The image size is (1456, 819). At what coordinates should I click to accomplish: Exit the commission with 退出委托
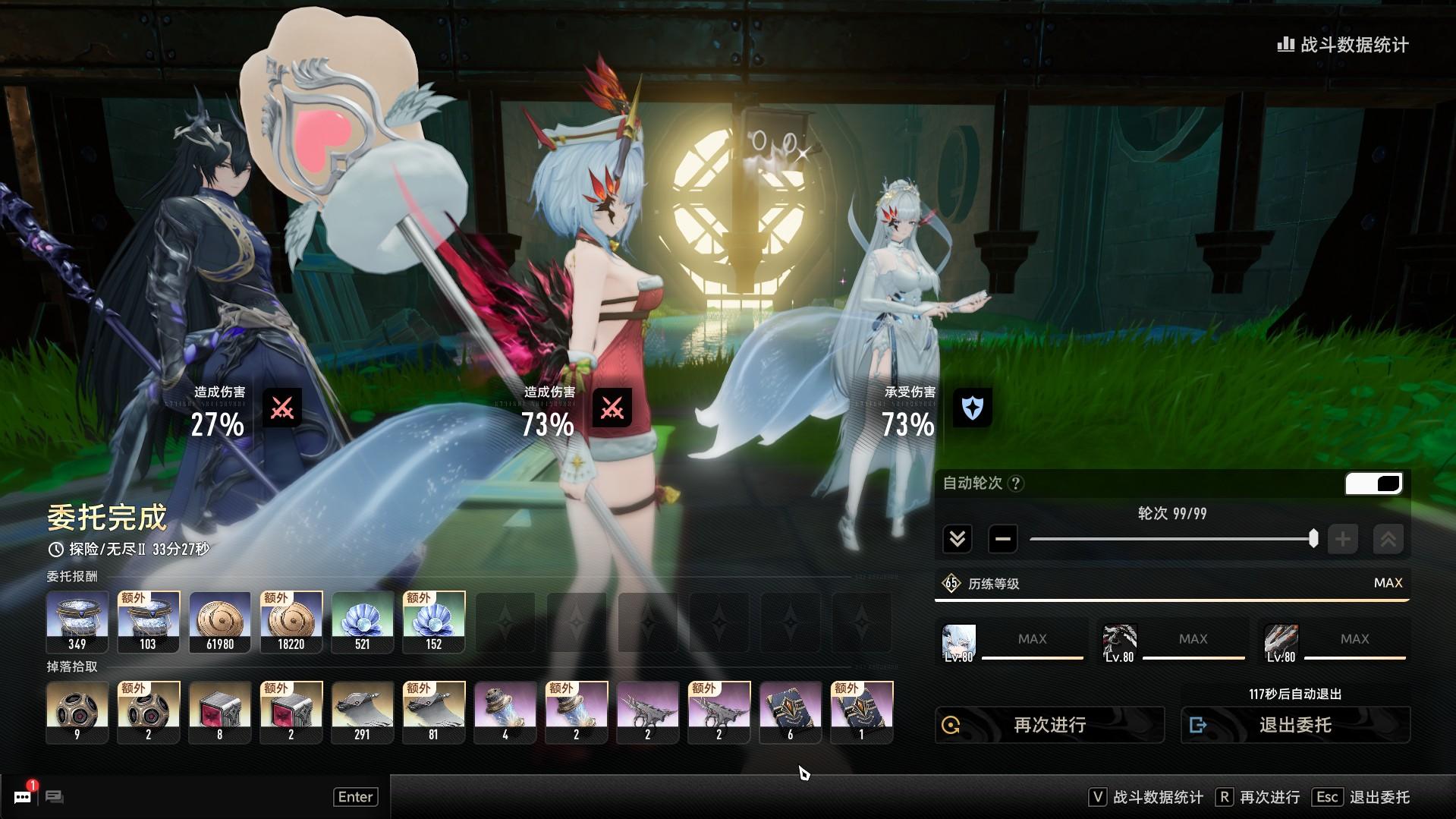[x=1295, y=725]
